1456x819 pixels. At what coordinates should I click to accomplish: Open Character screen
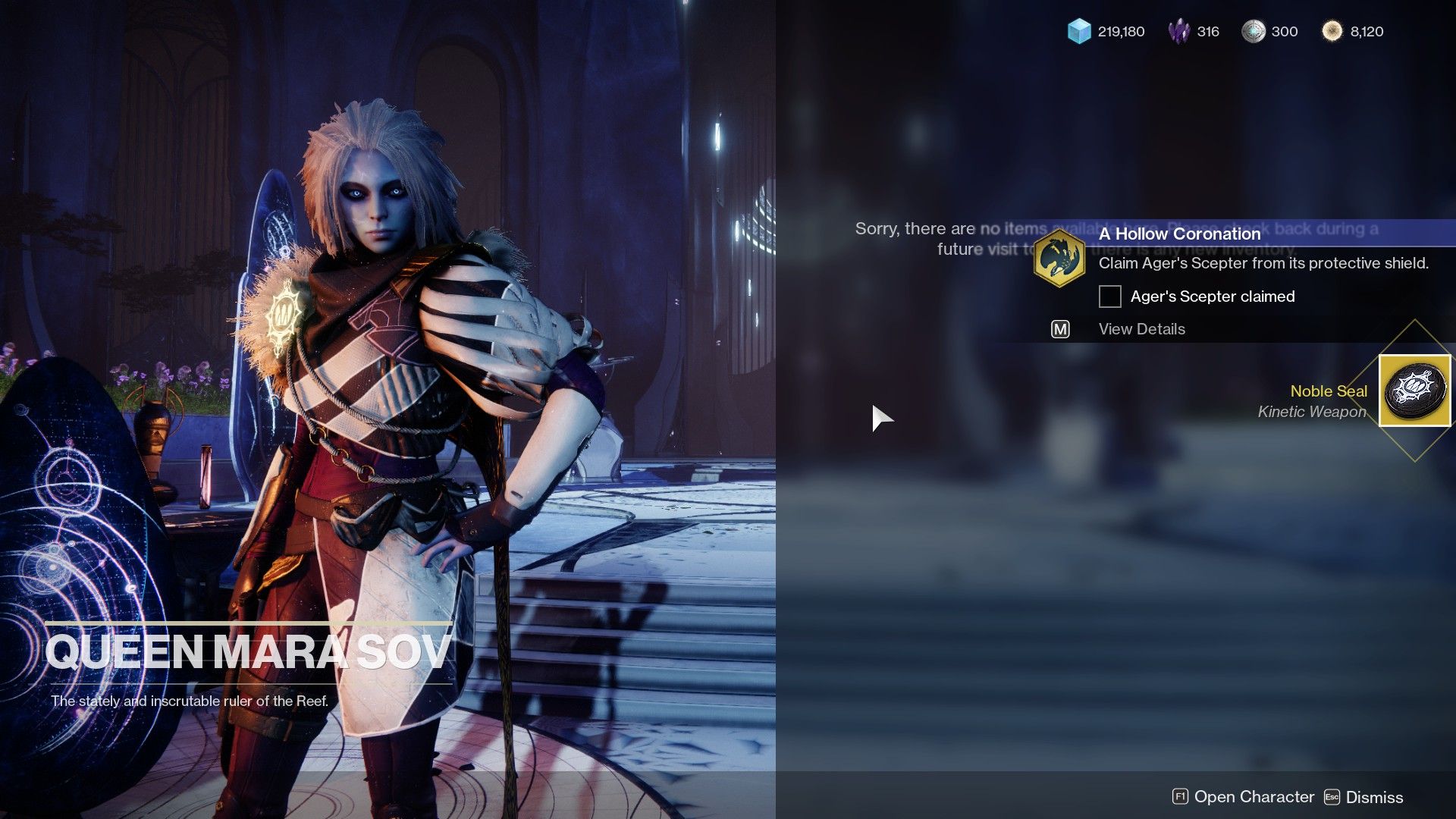pos(1254,797)
